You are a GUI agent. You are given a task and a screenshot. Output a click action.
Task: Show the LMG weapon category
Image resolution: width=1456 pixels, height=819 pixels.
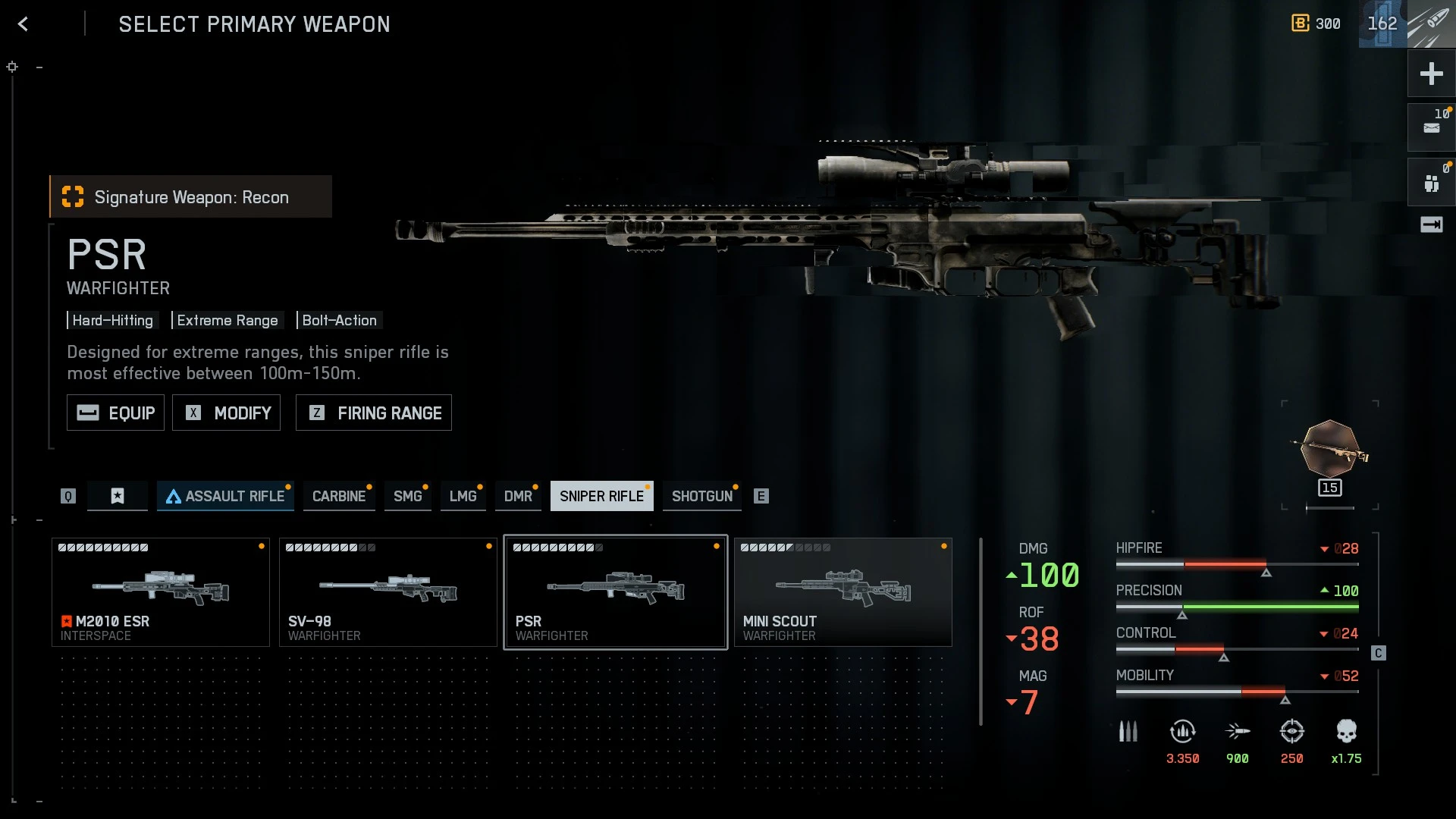(x=463, y=496)
